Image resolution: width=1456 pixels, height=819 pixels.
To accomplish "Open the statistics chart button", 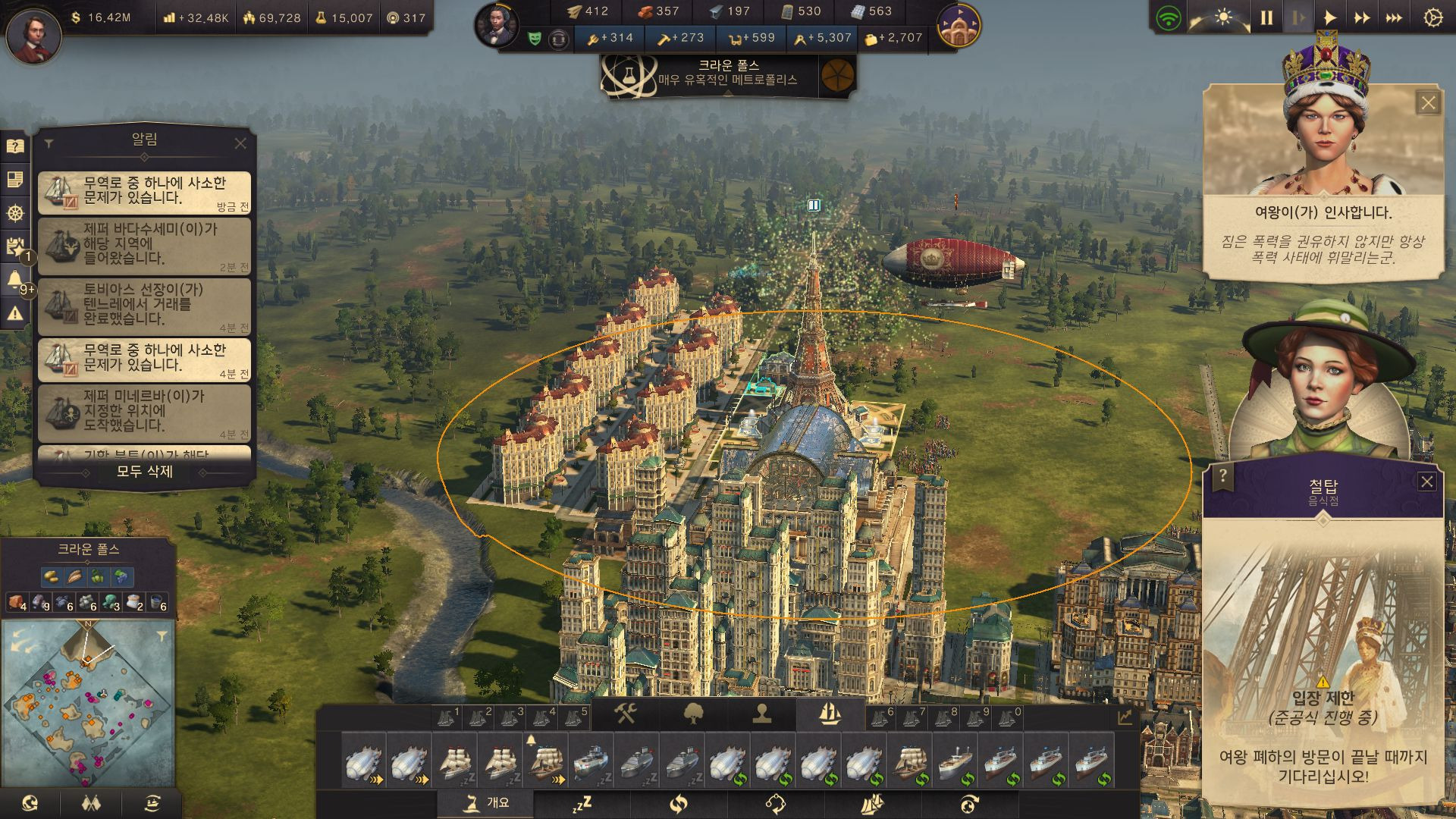I will [1124, 717].
